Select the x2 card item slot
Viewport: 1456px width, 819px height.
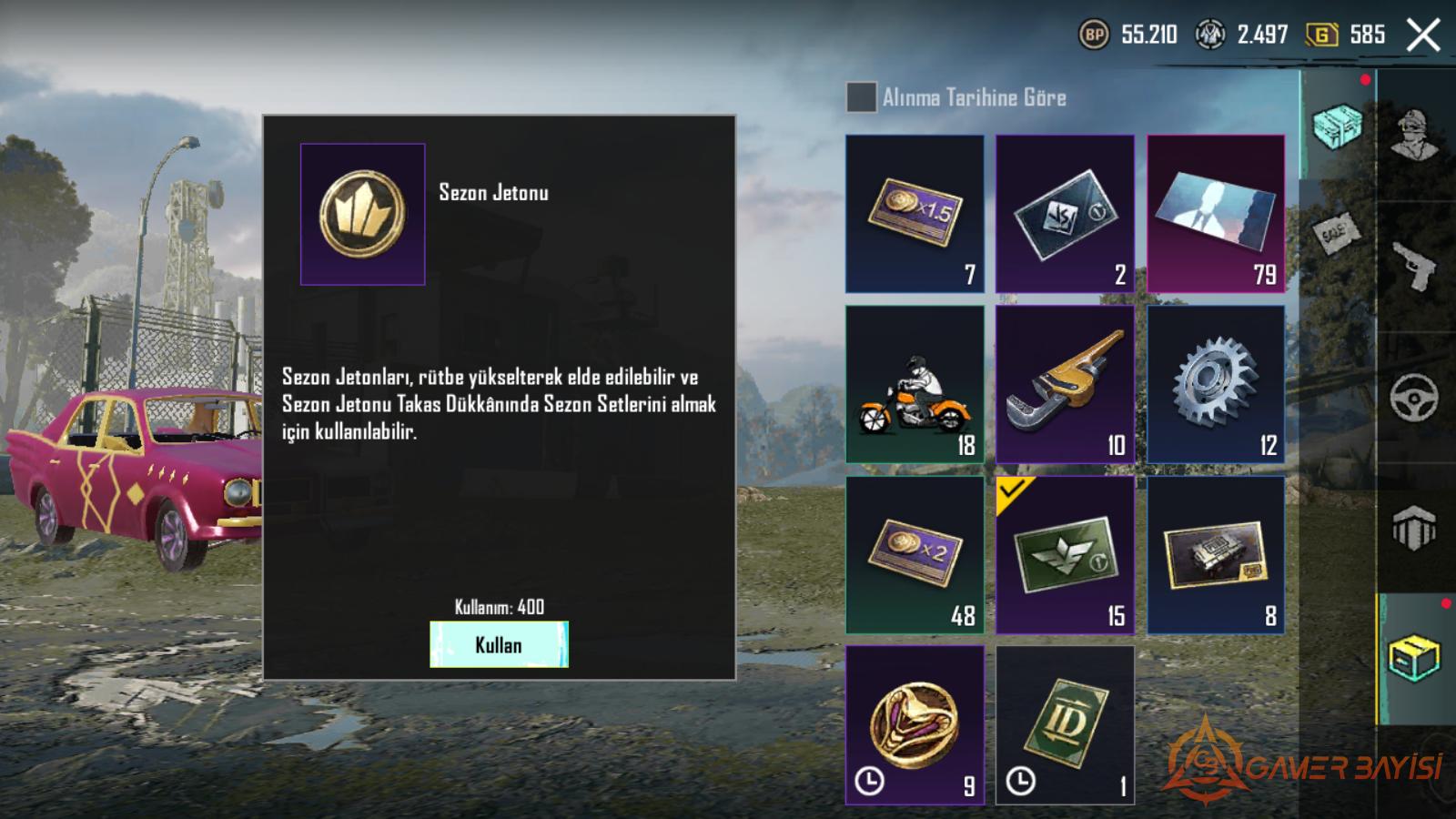pyautogui.click(x=915, y=554)
